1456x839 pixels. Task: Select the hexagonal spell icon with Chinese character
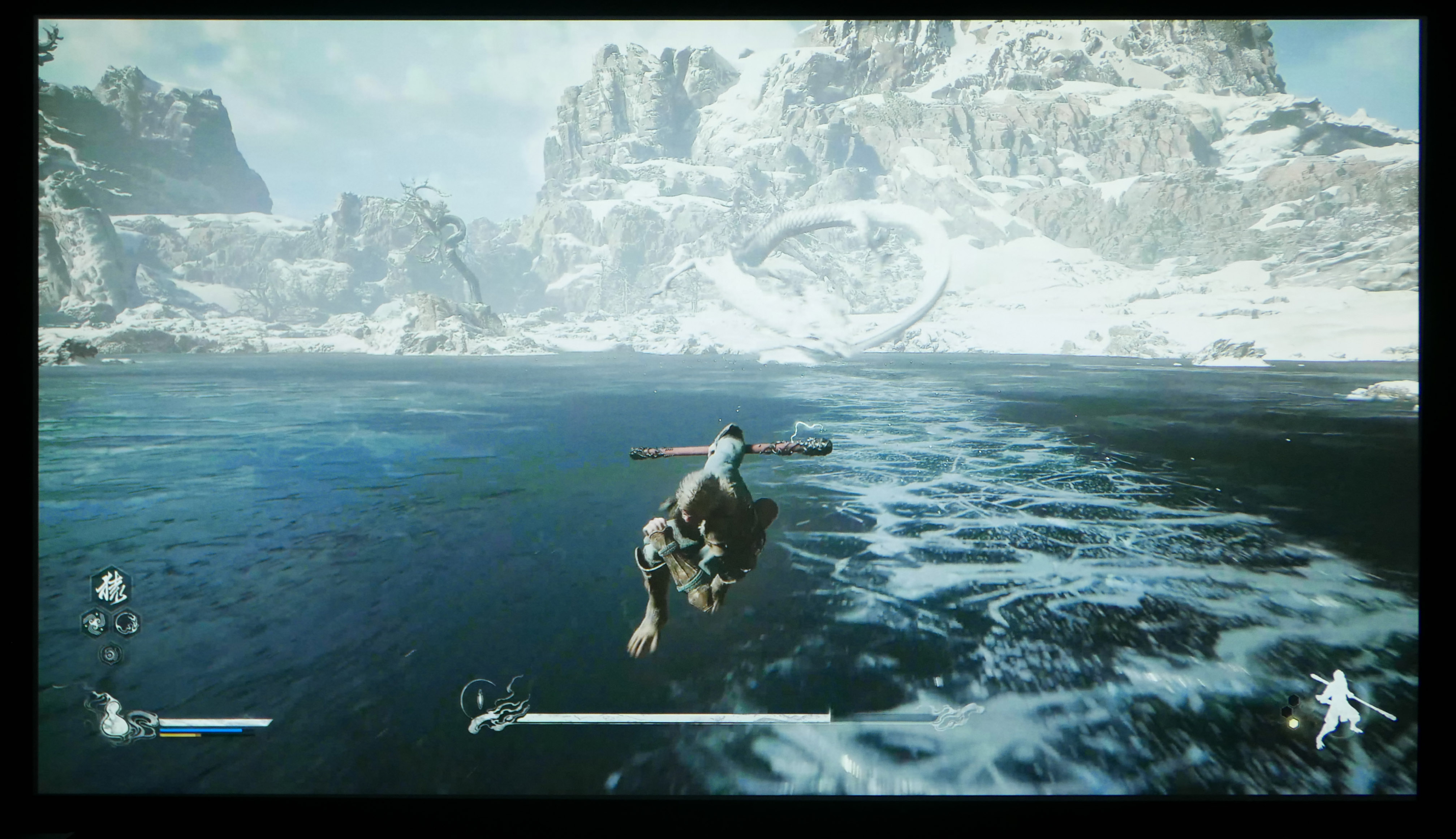[111, 588]
